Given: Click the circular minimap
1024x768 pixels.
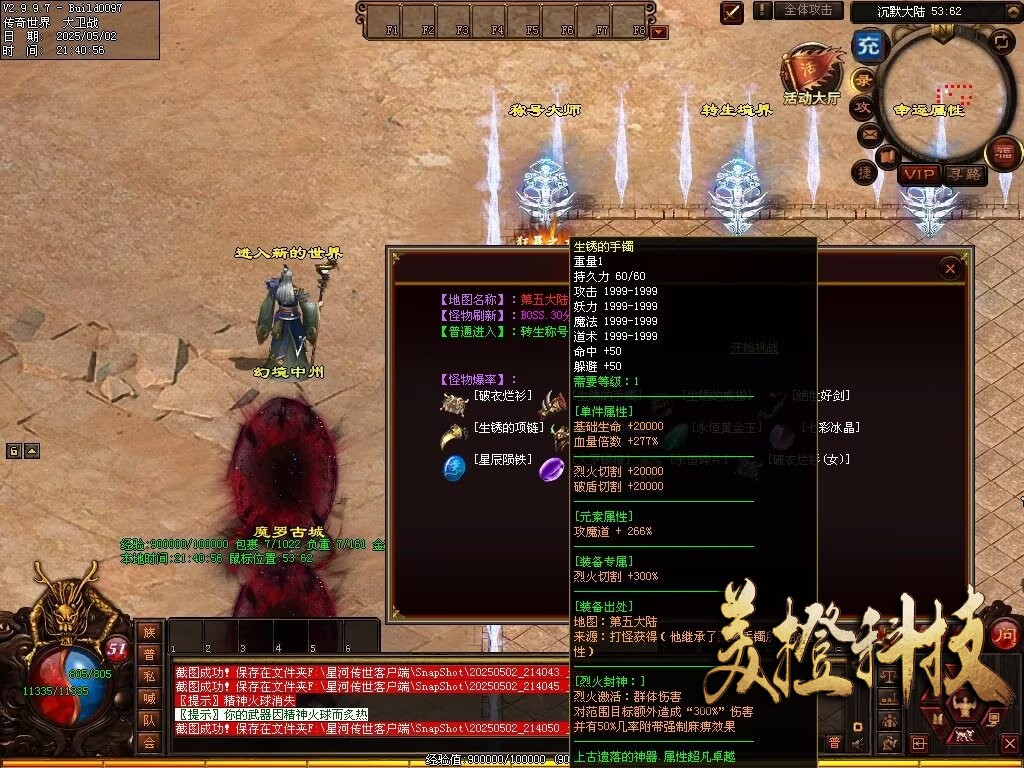Looking at the screenshot, I should (x=940, y=100).
